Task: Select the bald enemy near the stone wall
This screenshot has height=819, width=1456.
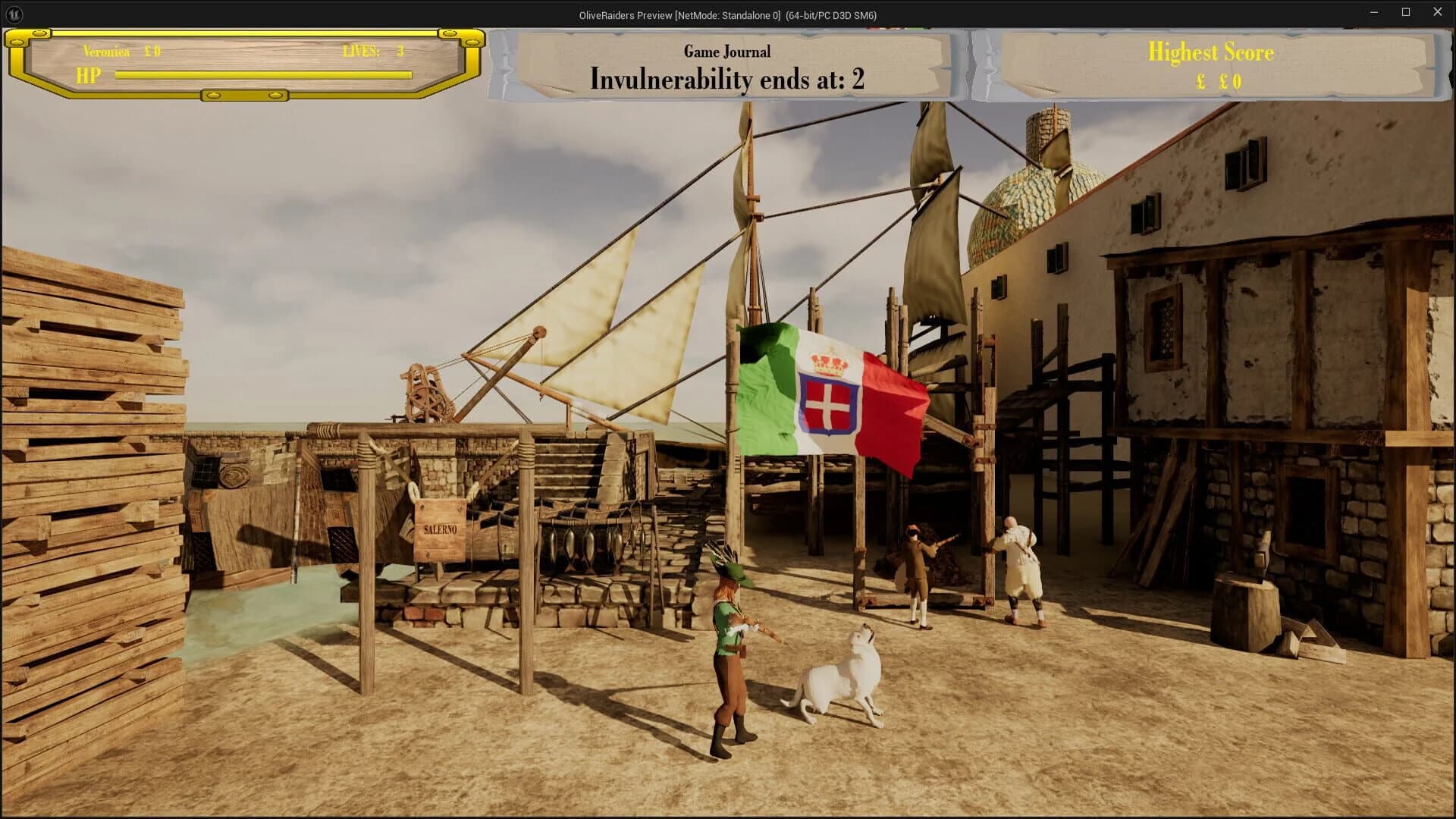Action: pyautogui.click(x=1020, y=561)
